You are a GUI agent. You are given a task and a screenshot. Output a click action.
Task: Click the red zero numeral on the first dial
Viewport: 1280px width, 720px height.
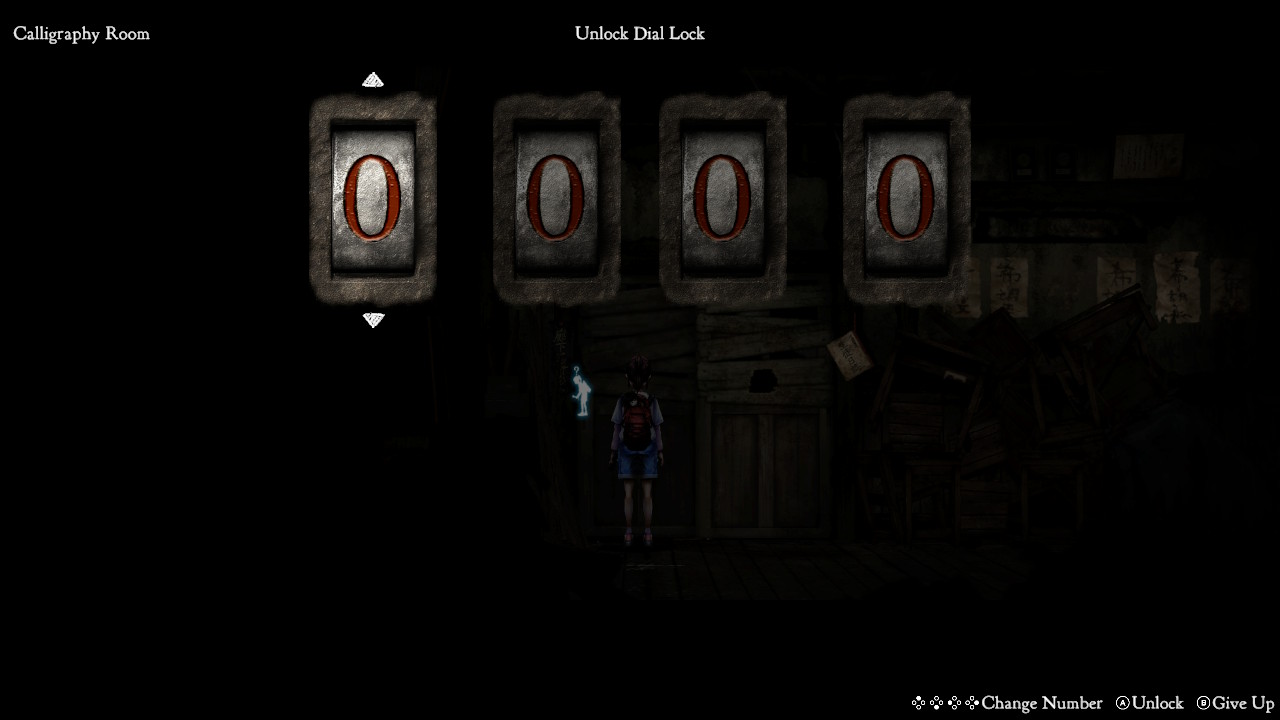373,200
